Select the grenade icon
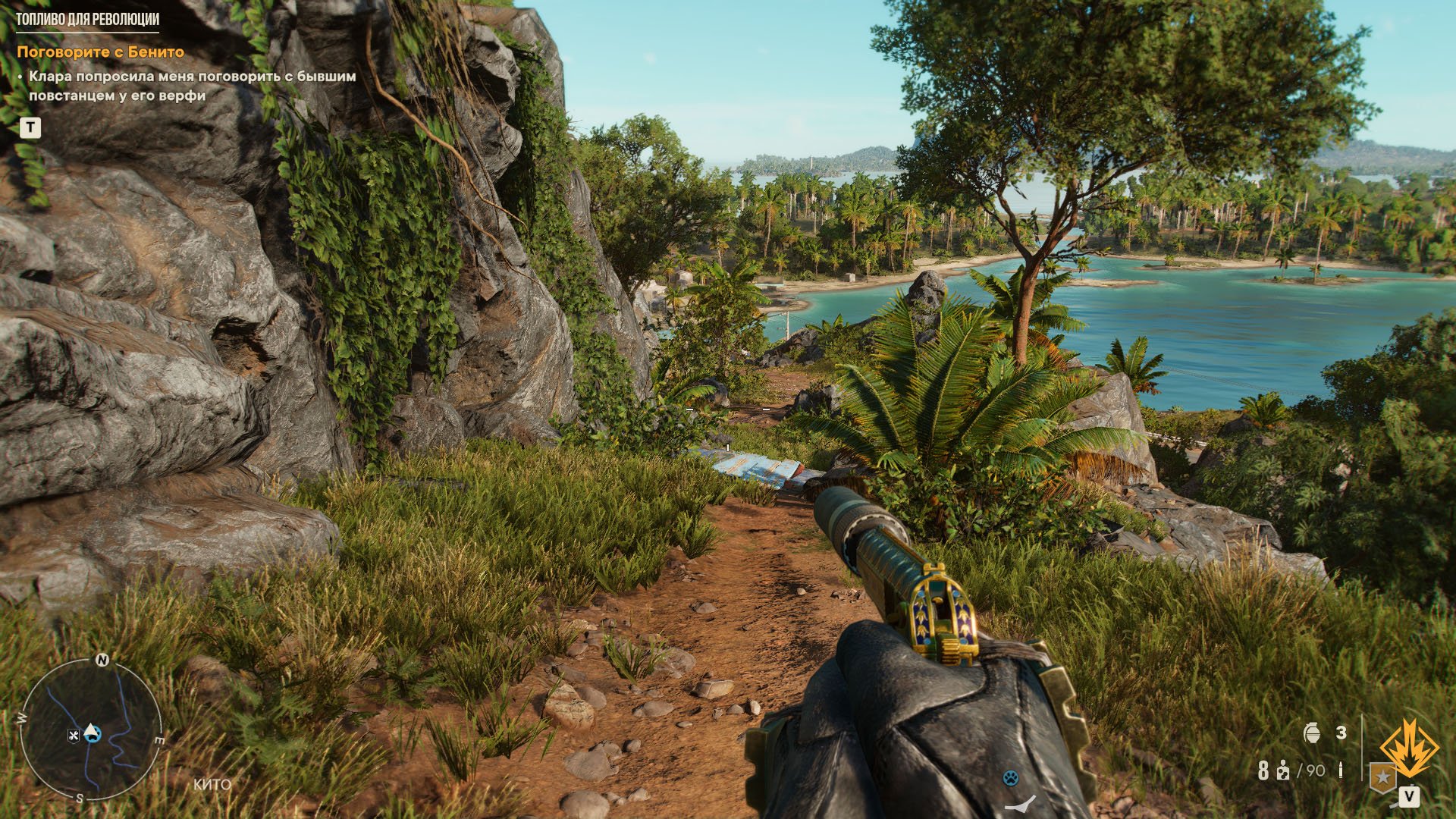Image resolution: width=1456 pixels, height=819 pixels. click(1313, 733)
